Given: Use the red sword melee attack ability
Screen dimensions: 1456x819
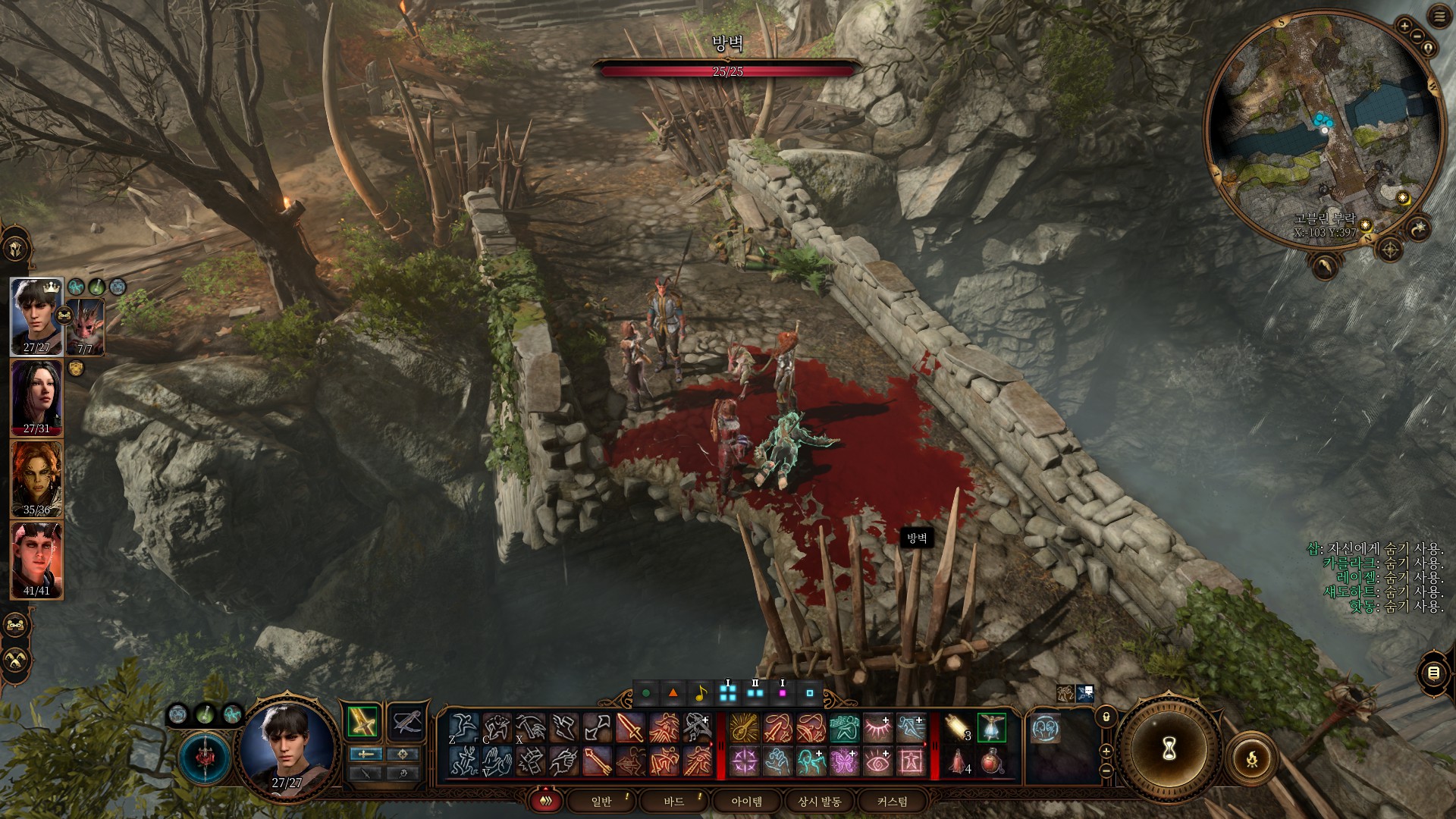Looking at the screenshot, I should click(x=630, y=728).
